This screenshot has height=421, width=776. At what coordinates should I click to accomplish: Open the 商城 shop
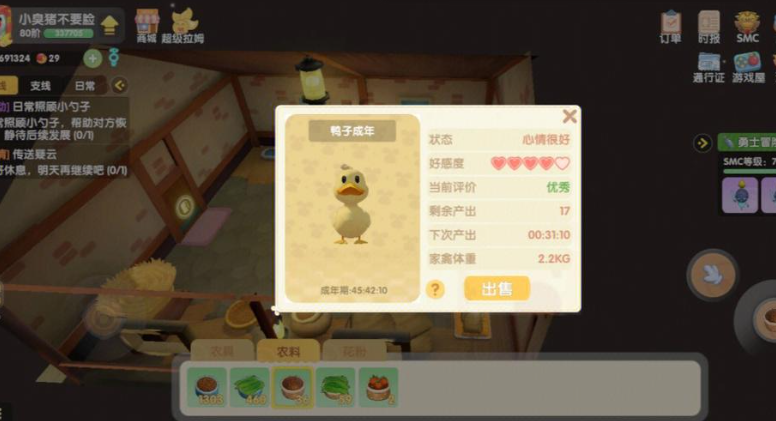pos(147,25)
